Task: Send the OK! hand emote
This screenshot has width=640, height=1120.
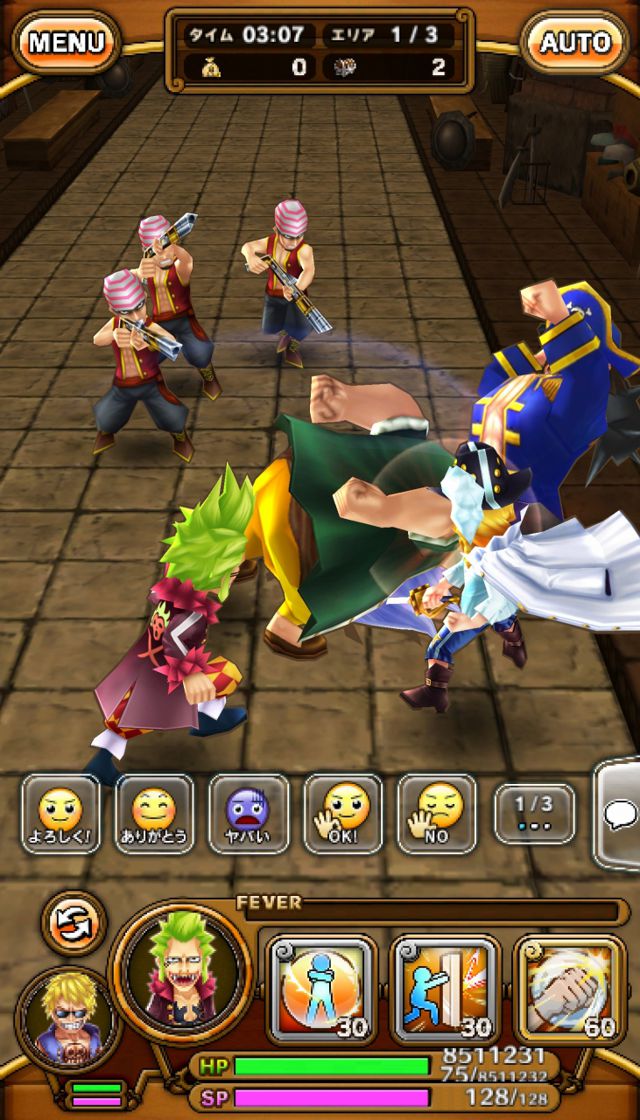Action: tap(342, 813)
